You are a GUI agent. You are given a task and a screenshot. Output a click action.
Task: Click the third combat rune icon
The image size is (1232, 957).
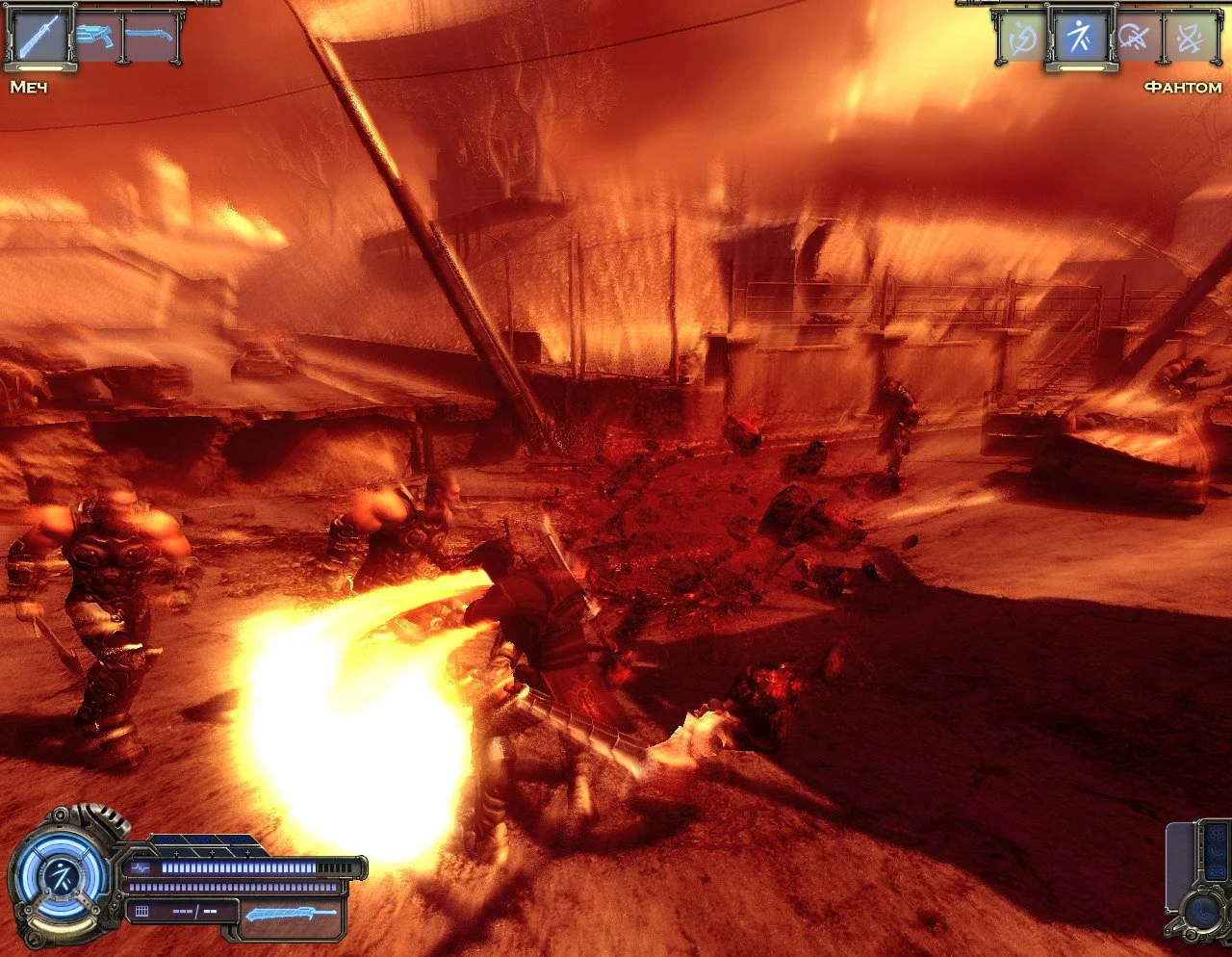pyautogui.click(x=1138, y=39)
